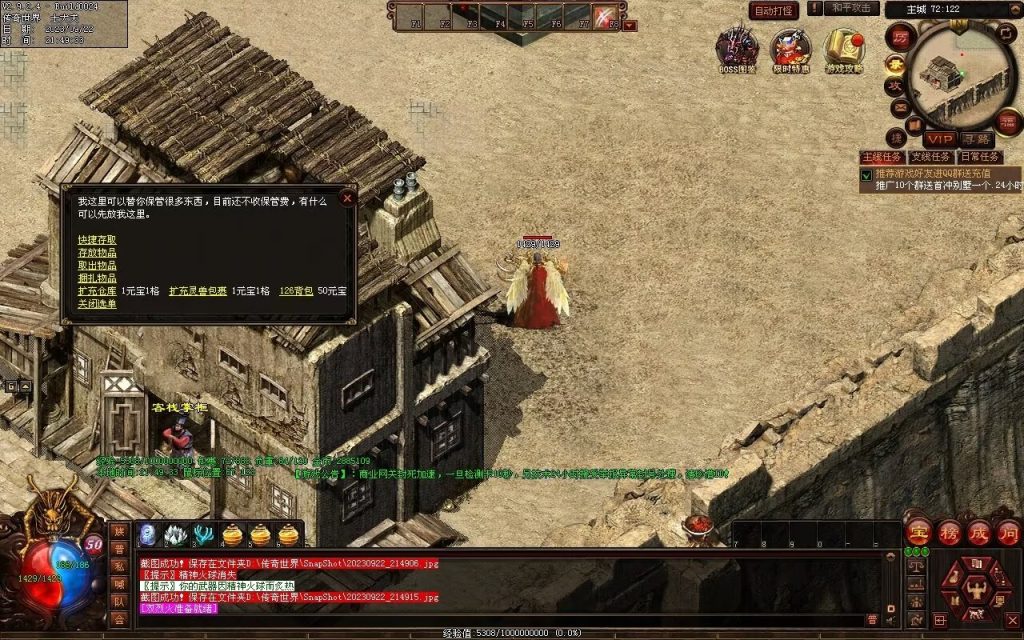The image size is (1024, 640).
Task: Choose the 126背包 backpack upgrade
Action: (x=295, y=291)
